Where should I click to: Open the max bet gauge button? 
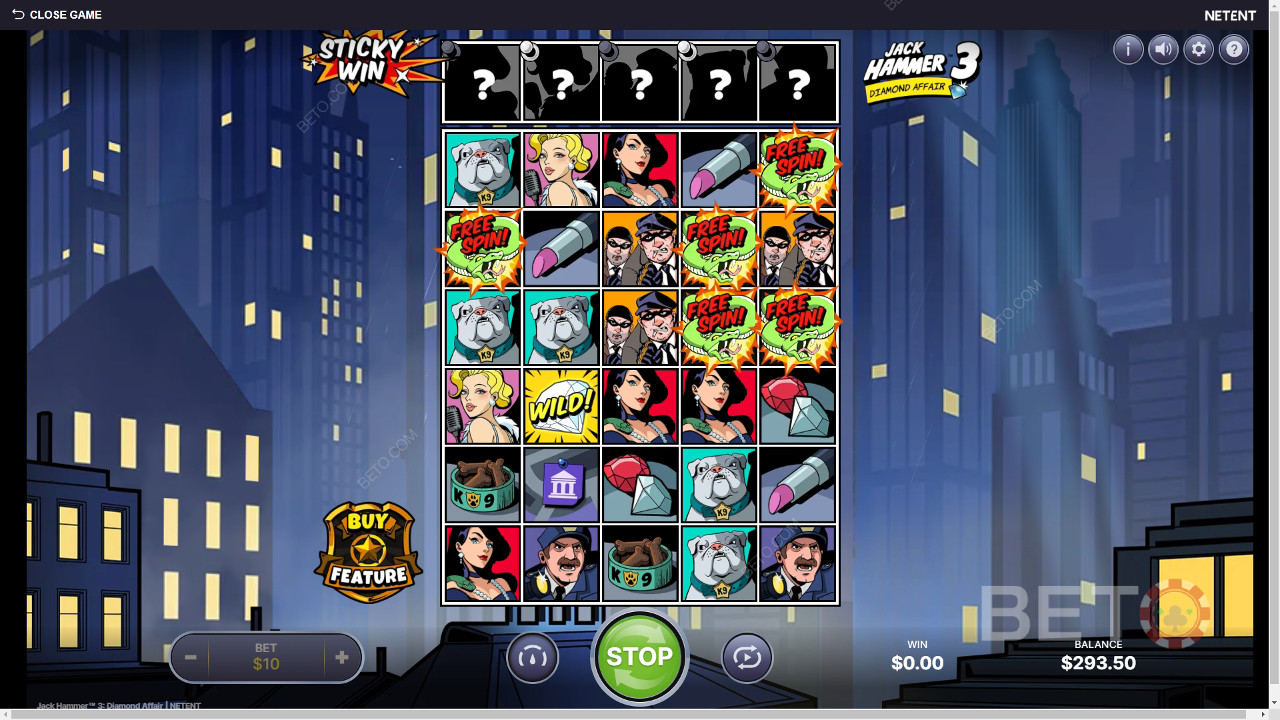[532, 658]
